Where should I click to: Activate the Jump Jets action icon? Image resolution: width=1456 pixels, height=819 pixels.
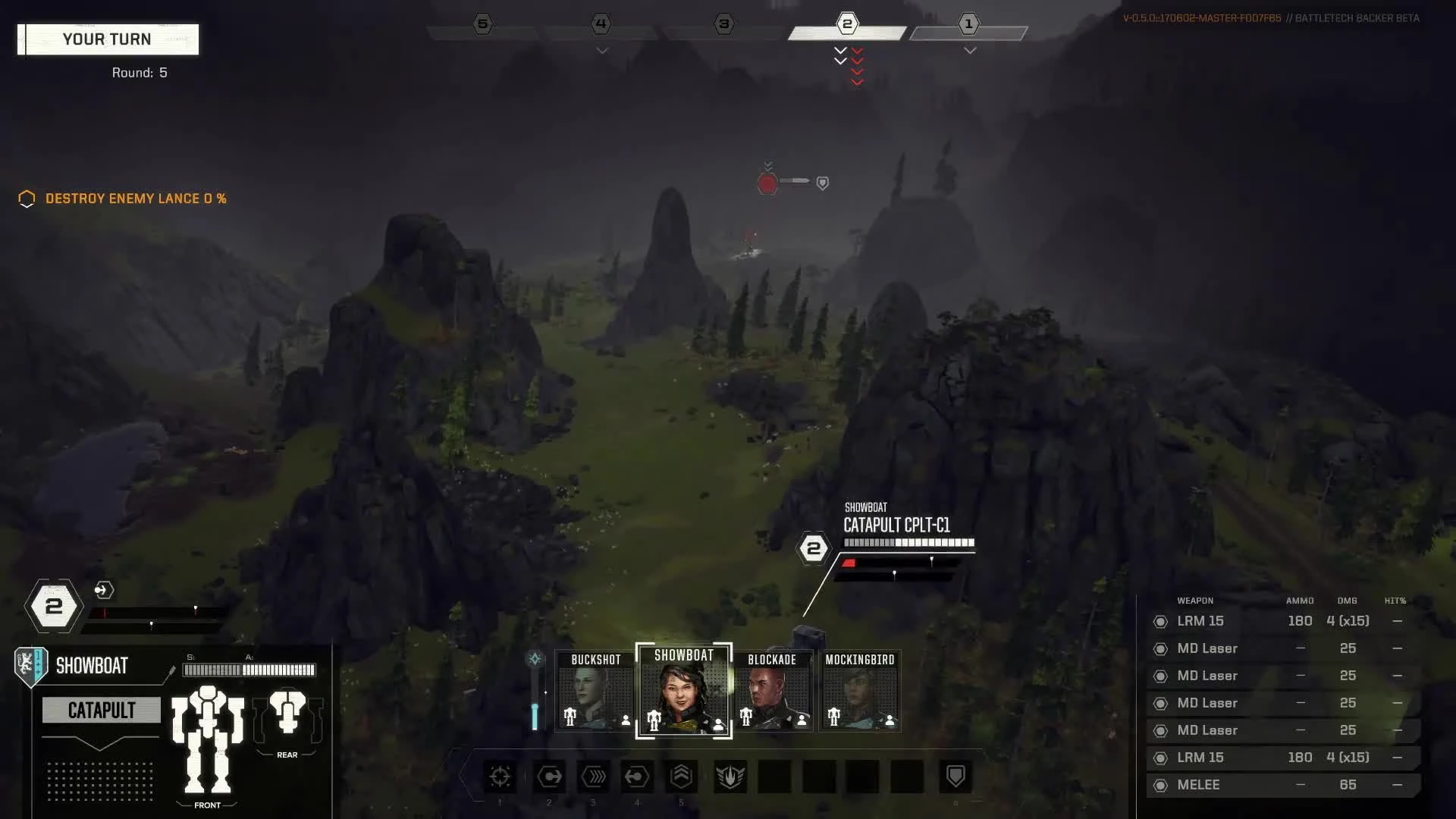[681, 777]
